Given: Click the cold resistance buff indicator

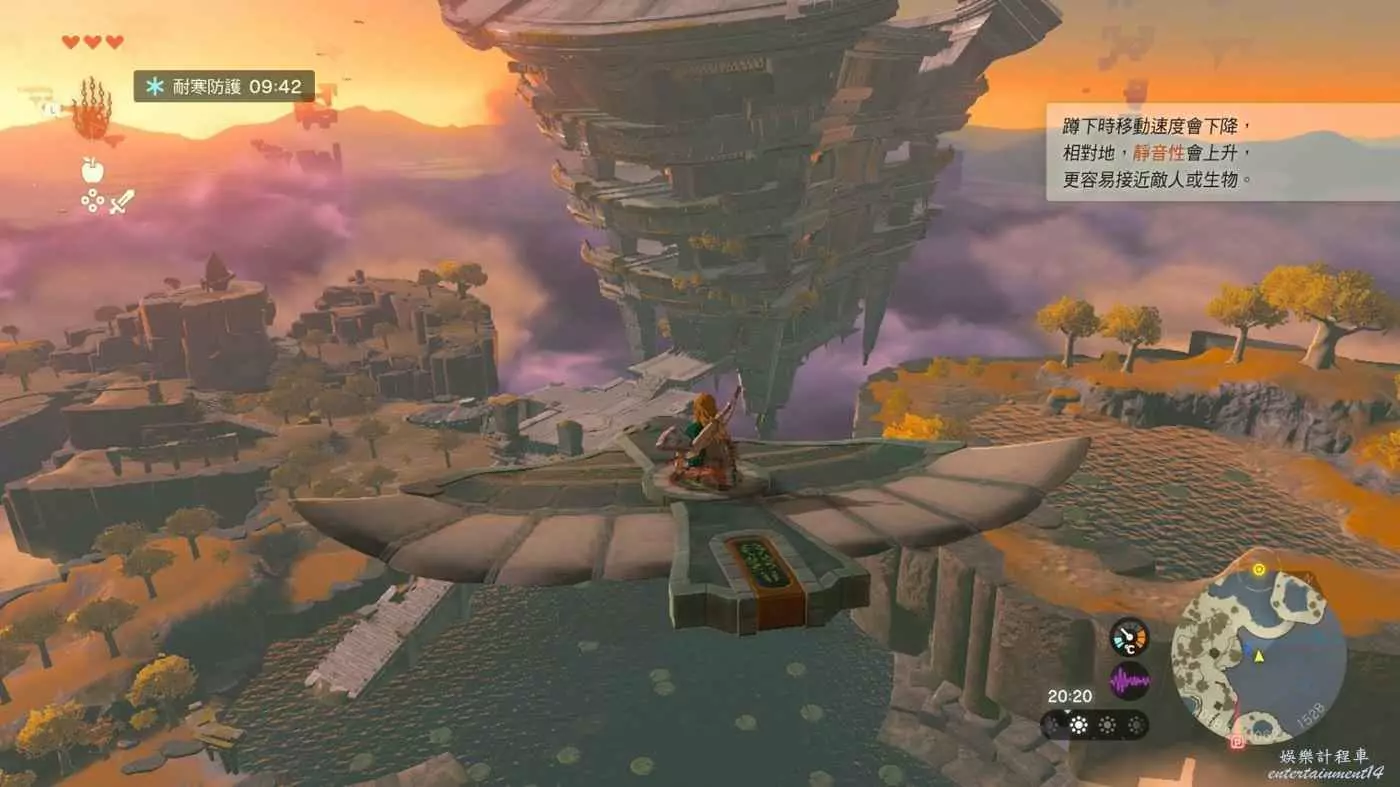Looking at the screenshot, I should coord(224,87).
